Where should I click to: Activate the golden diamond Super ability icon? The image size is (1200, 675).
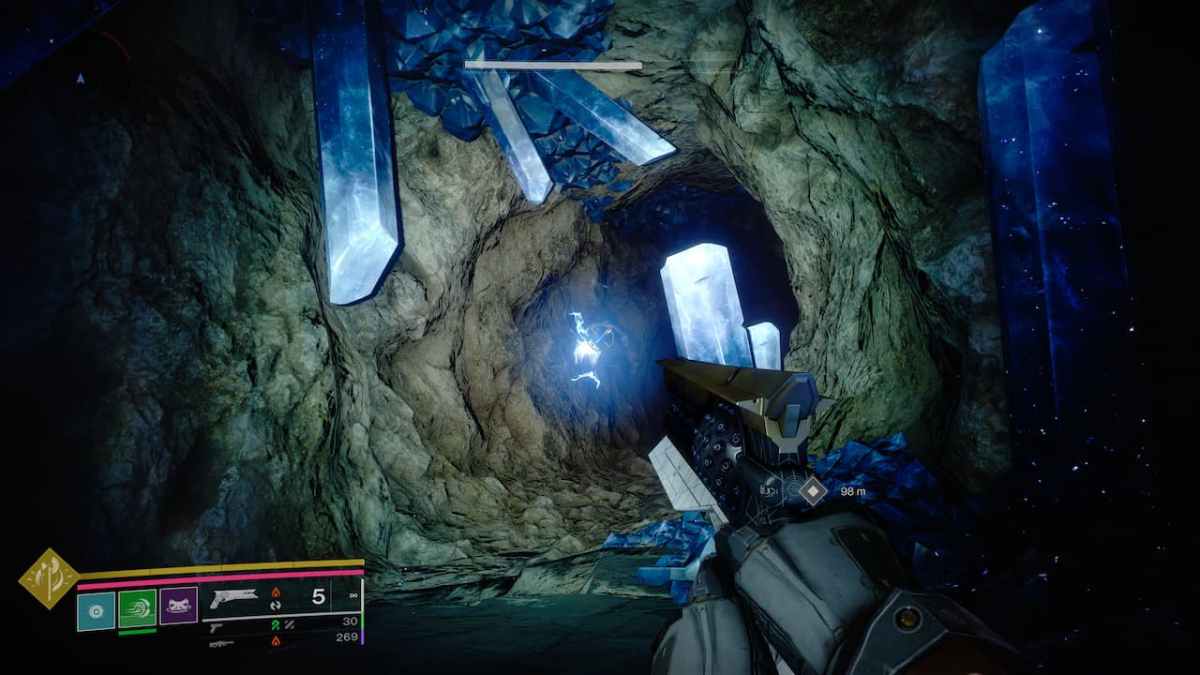coord(48,579)
